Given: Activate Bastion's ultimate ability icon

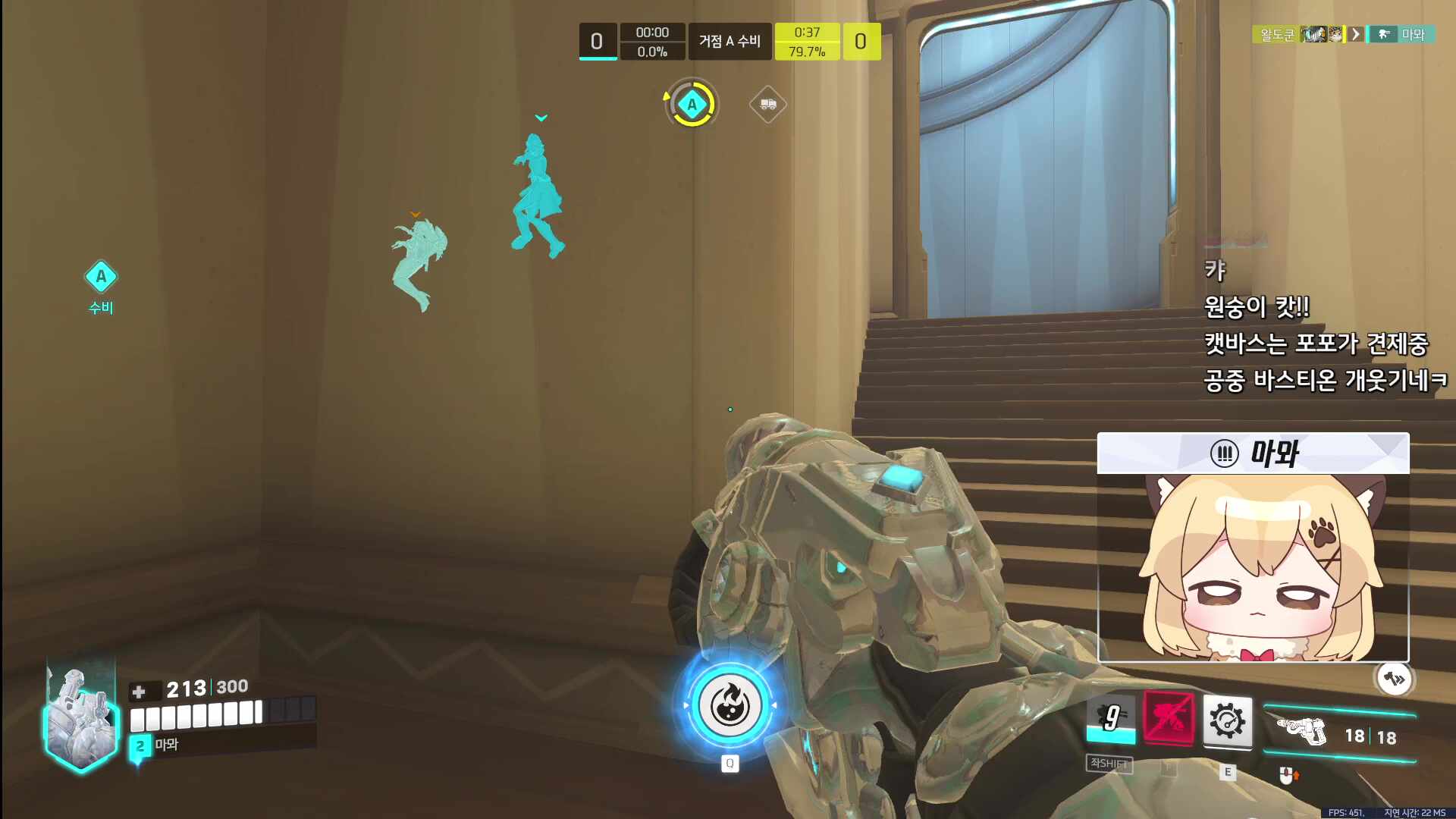Looking at the screenshot, I should [730, 705].
